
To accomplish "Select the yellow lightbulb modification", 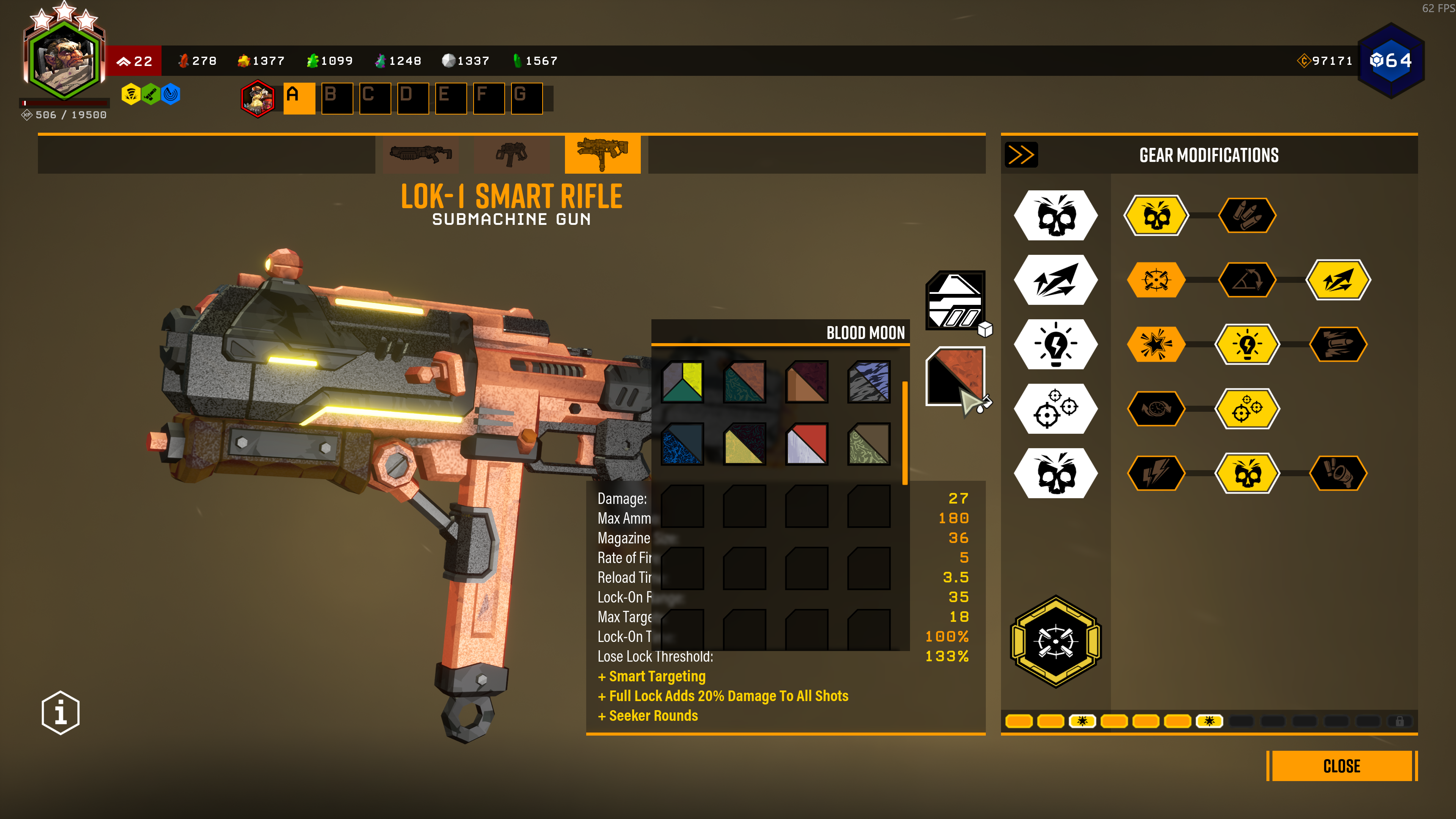I will click(x=1247, y=344).
